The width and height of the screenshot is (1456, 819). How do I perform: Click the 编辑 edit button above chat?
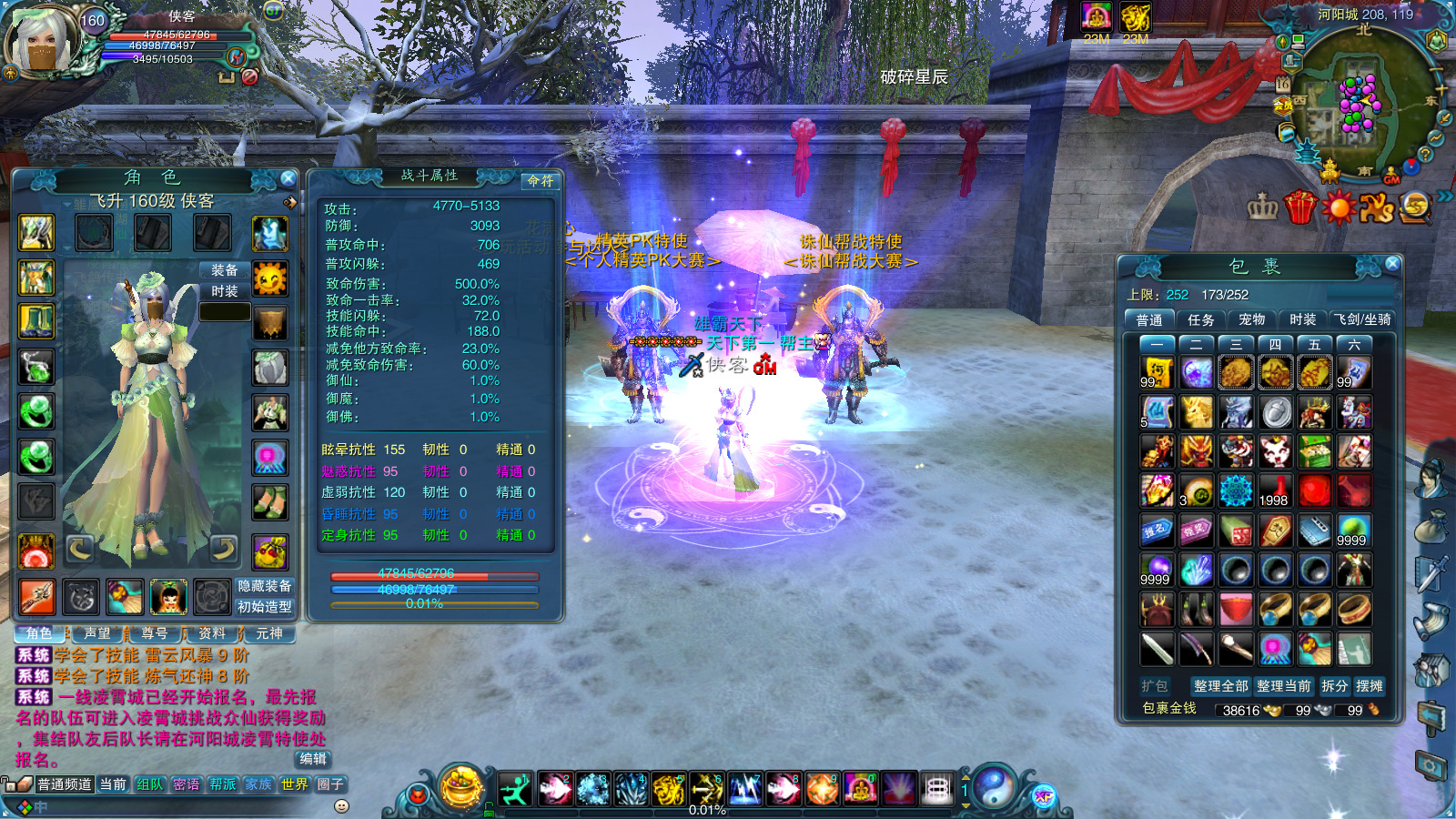coord(312,759)
